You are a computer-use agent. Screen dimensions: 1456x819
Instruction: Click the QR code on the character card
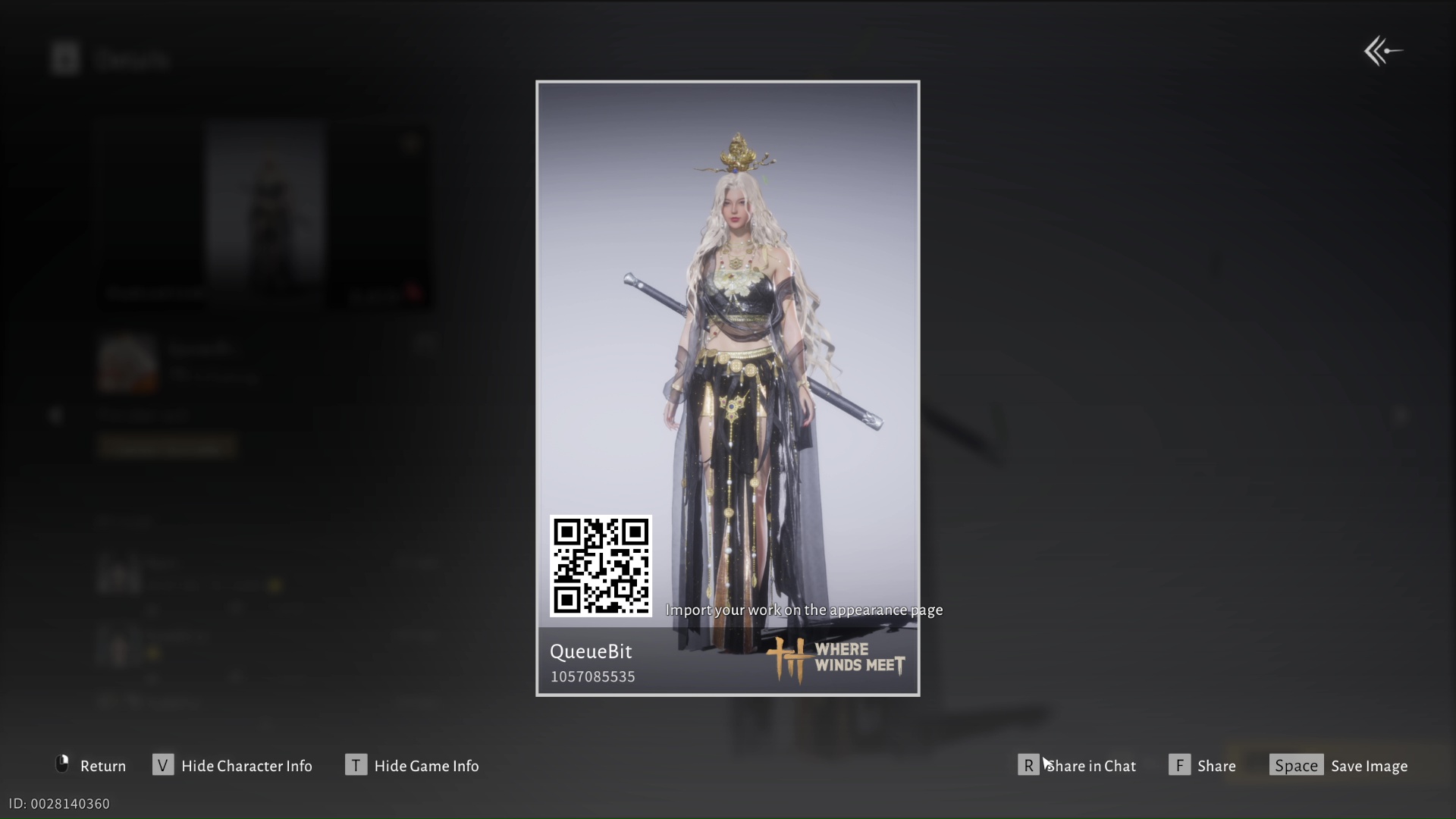(601, 566)
